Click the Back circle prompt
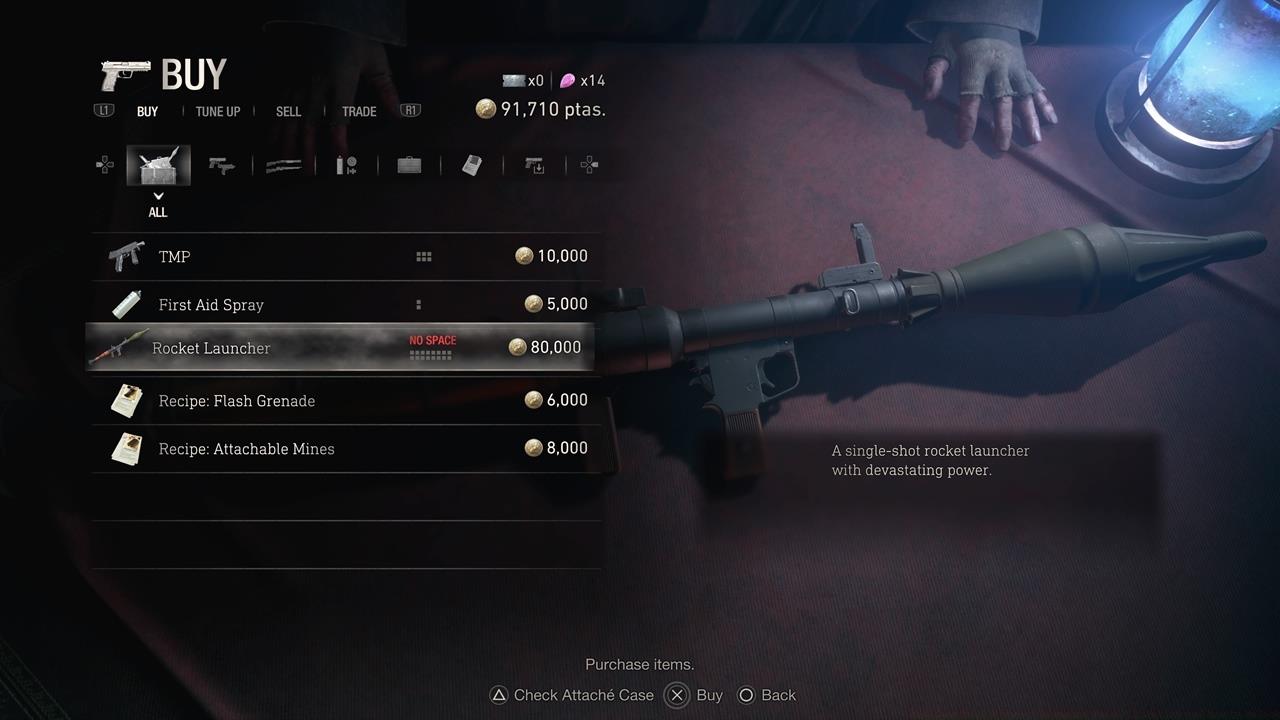Viewport: 1280px width, 720px height. tap(746, 695)
